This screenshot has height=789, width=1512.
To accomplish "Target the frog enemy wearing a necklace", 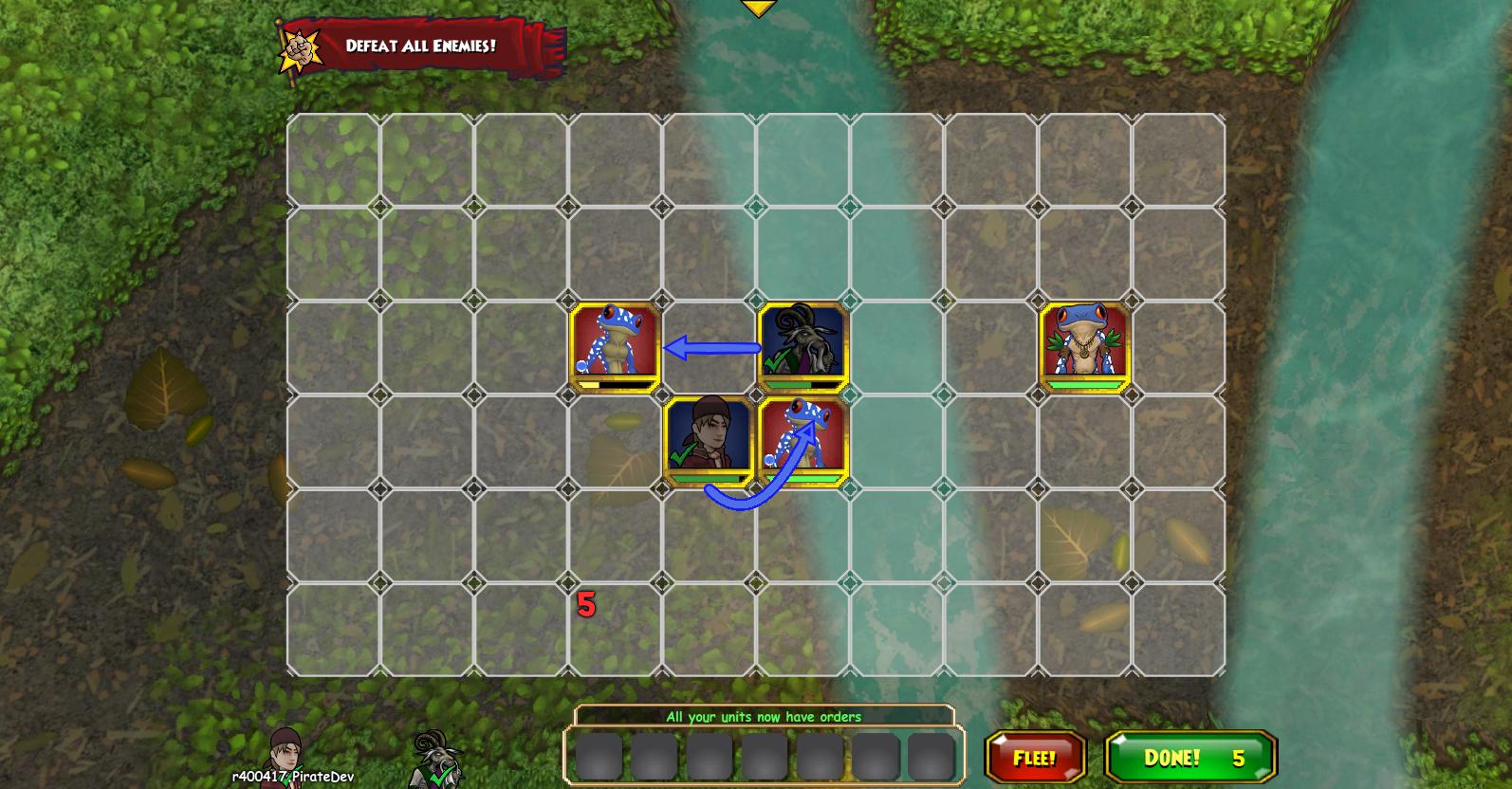I will [1084, 346].
